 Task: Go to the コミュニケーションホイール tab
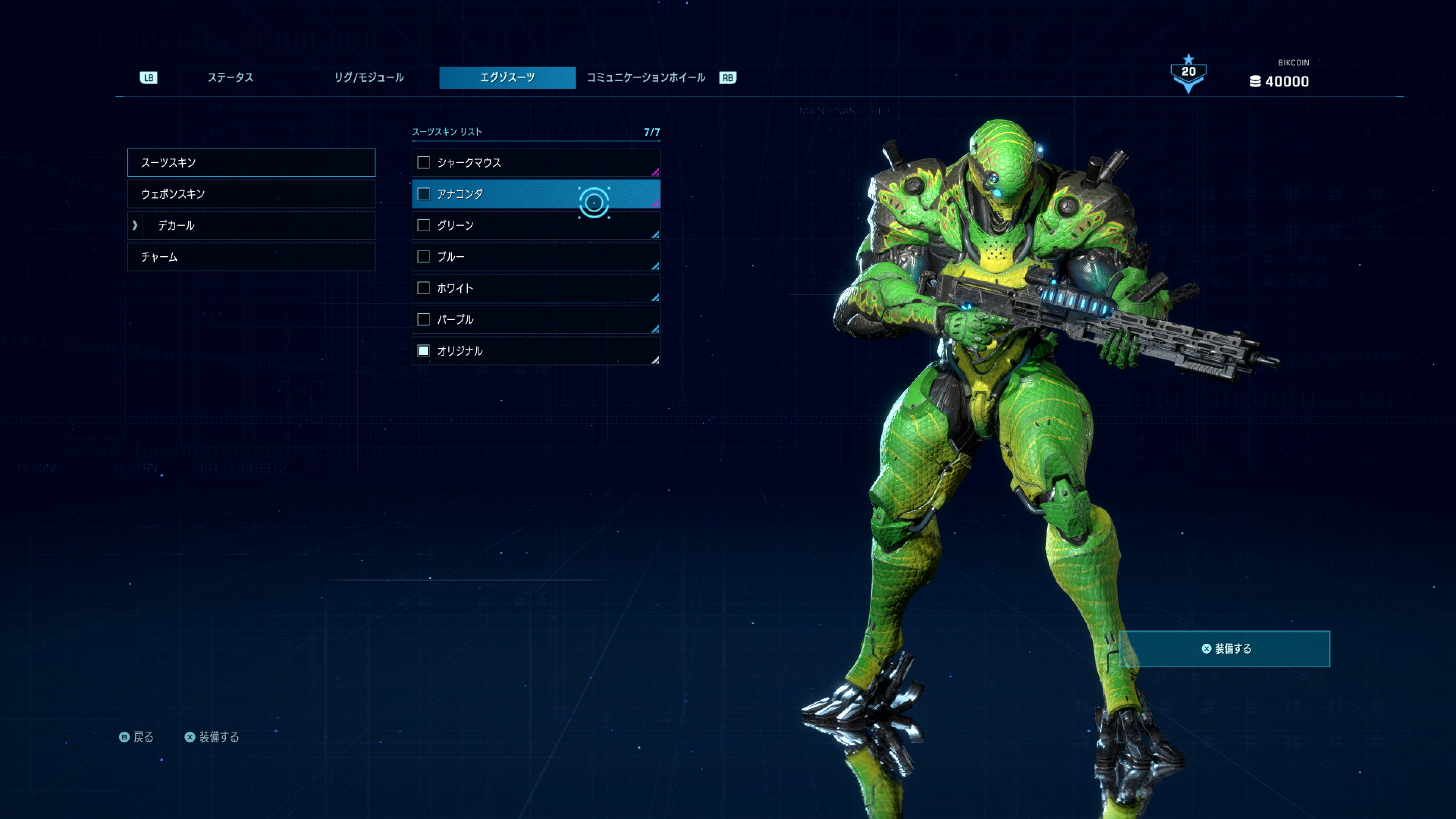645,77
